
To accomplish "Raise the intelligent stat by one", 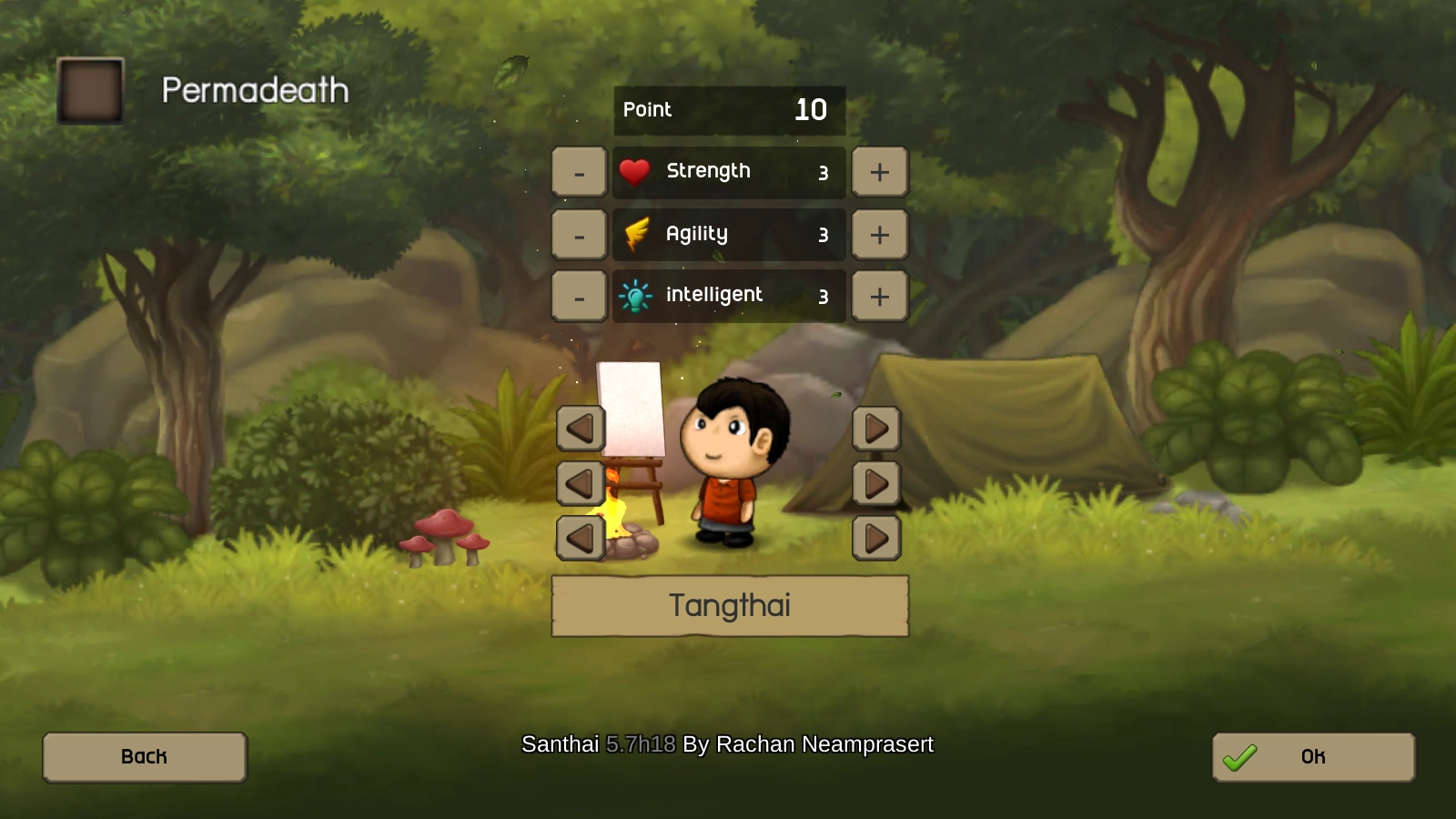I will 879,297.
